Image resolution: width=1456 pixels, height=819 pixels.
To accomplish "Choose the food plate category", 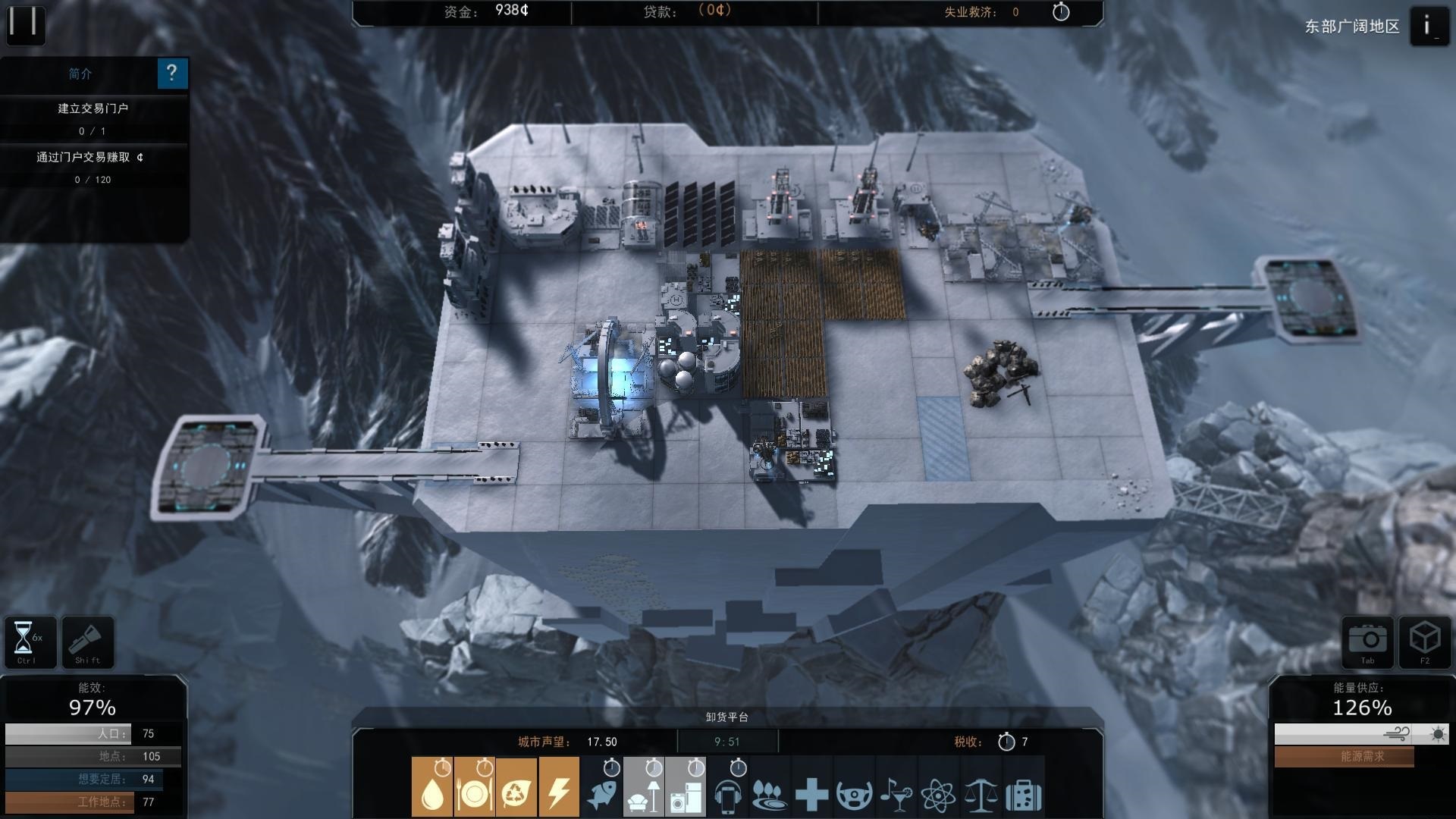I will (475, 787).
